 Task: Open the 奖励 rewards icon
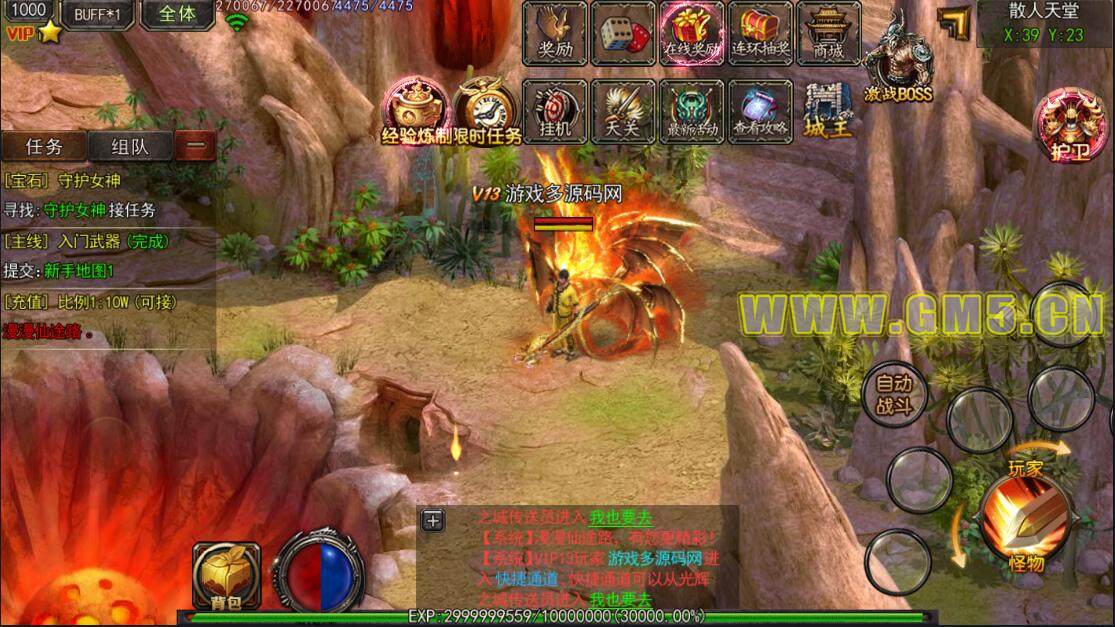tap(555, 33)
